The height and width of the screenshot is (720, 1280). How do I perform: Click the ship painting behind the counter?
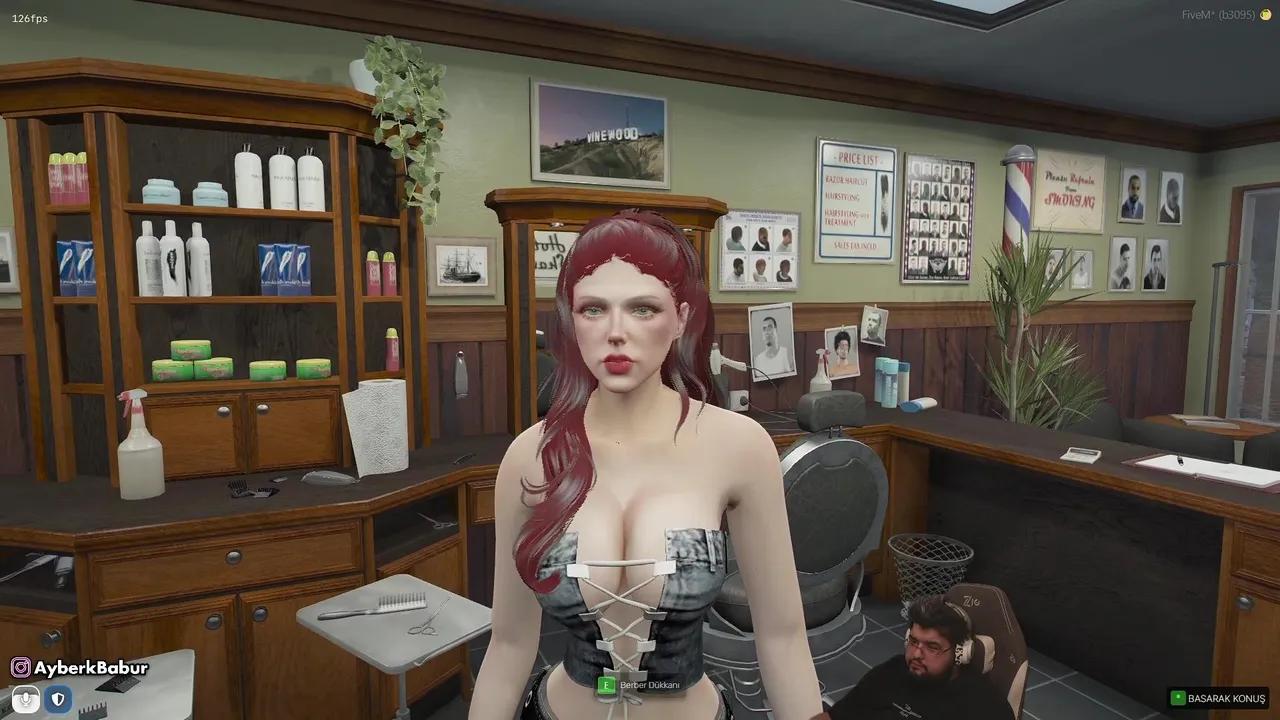pyautogui.click(x=461, y=266)
